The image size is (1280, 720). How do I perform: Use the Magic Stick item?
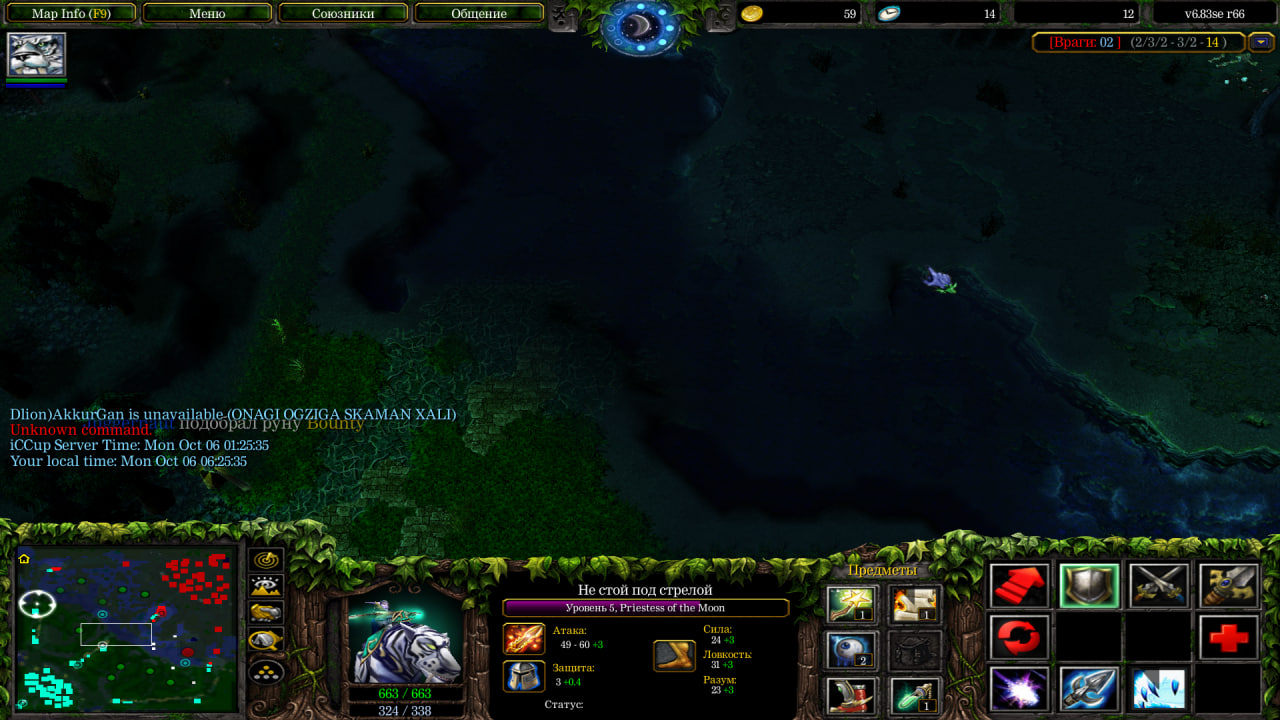coord(852,604)
